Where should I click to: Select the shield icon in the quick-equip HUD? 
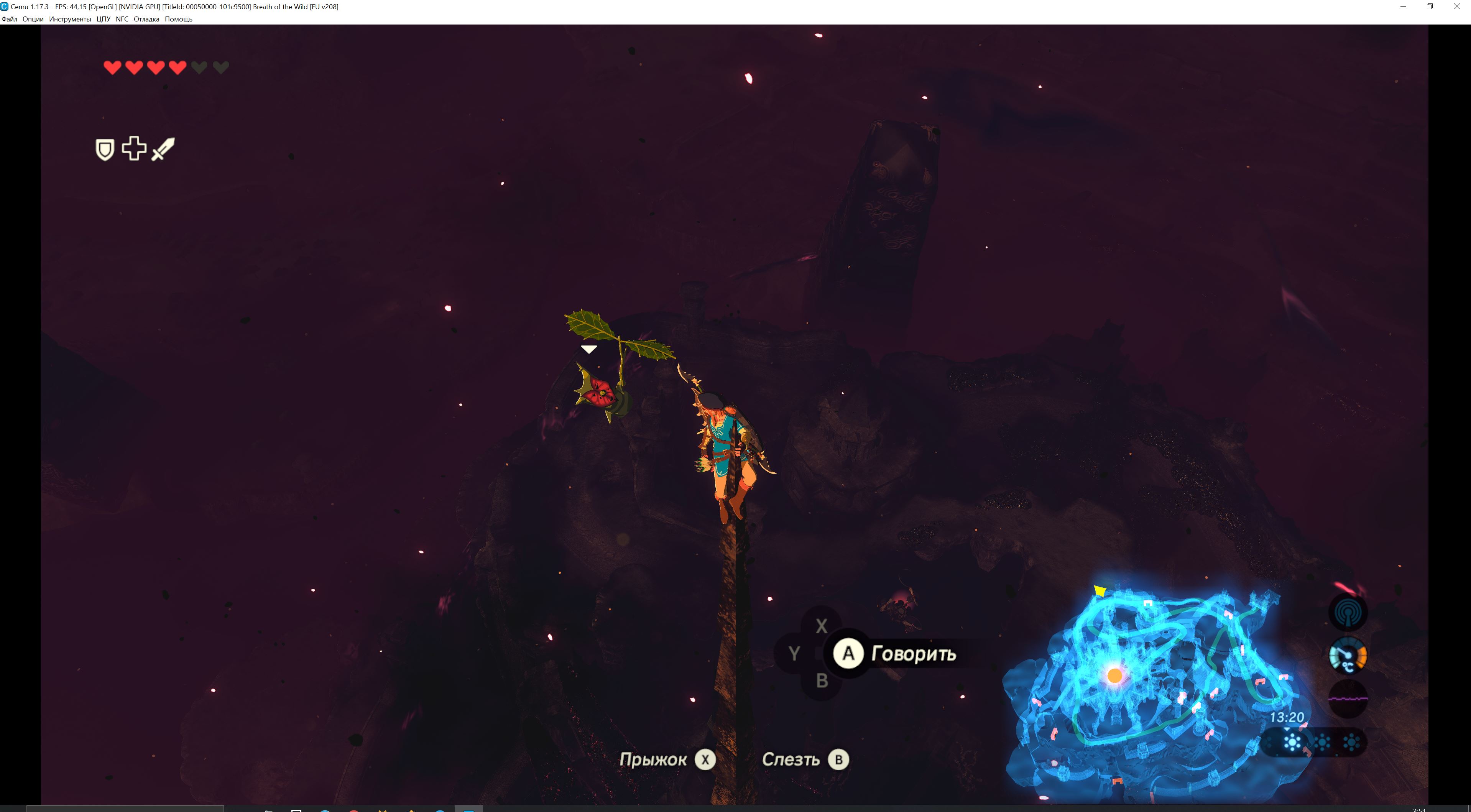click(x=105, y=150)
